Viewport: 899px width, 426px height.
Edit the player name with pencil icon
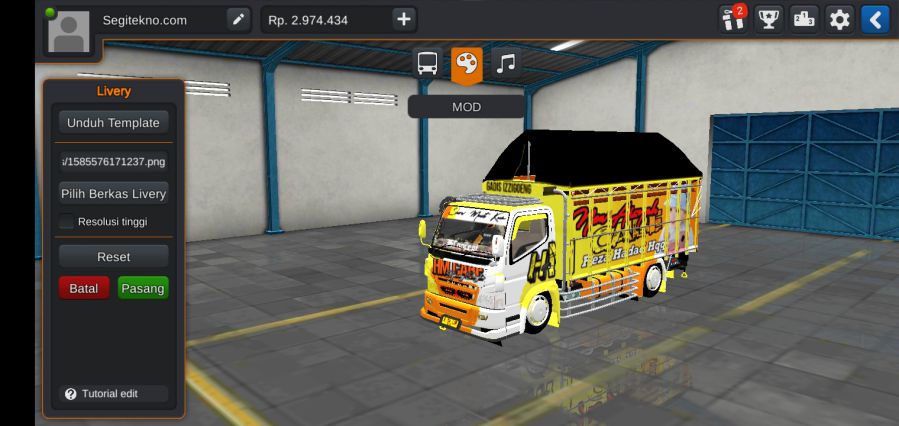tap(238, 19)
